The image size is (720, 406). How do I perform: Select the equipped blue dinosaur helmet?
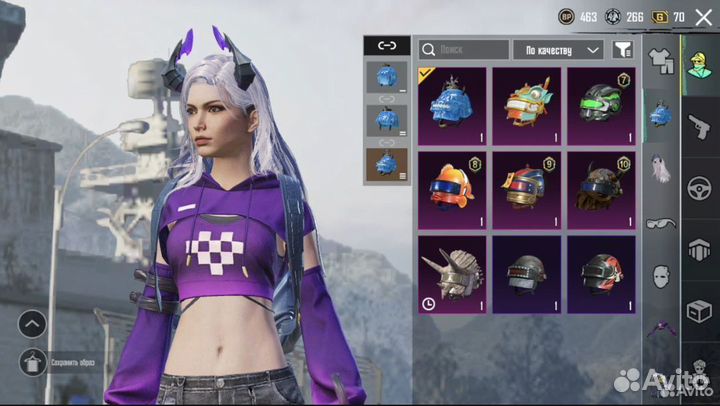pyautogui.click(x=452, y=104)
